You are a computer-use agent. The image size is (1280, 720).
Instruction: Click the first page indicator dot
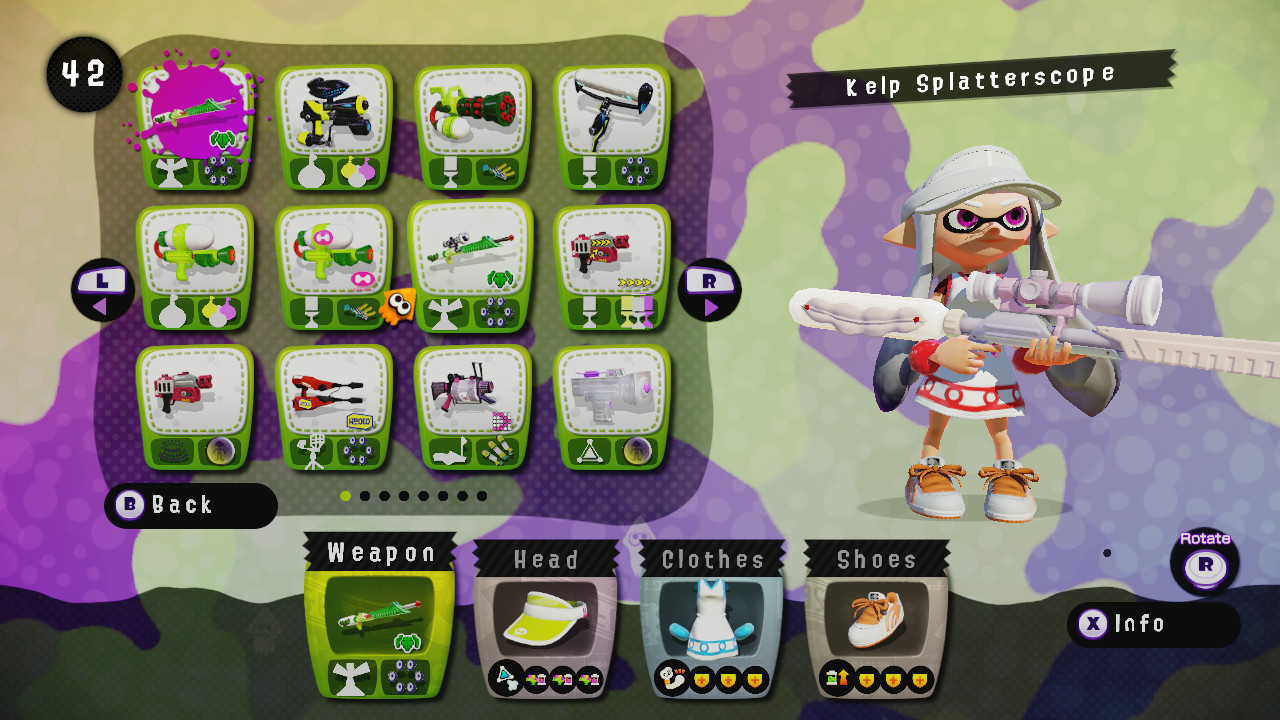click(346, 494)
